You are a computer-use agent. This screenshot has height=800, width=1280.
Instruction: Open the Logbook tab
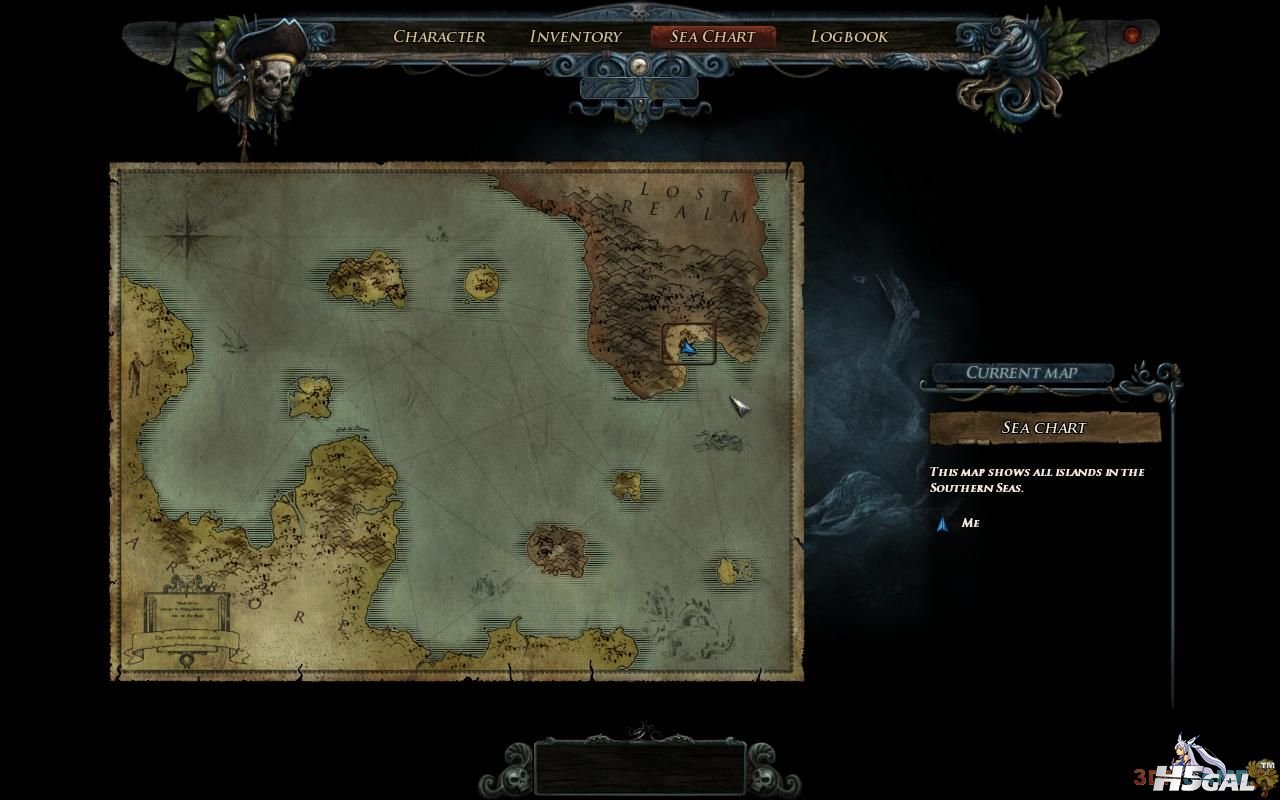pyautogui.click(x=849, y=37)
